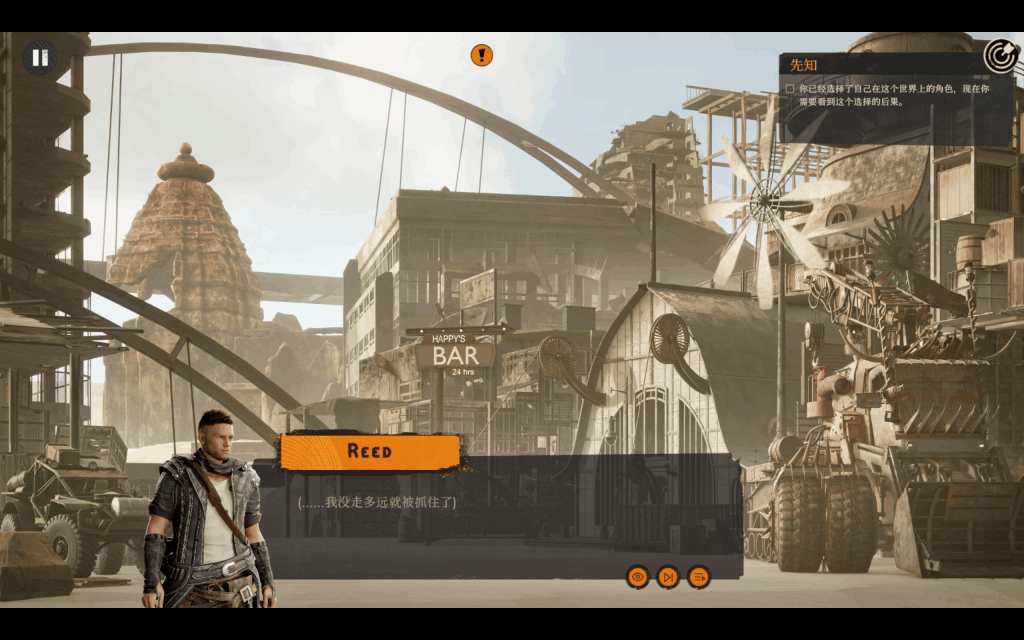Viewport: 1024px width, 640px height.
Task: Click the orange exclamation mark alert icon
Action: pos(482,55)
